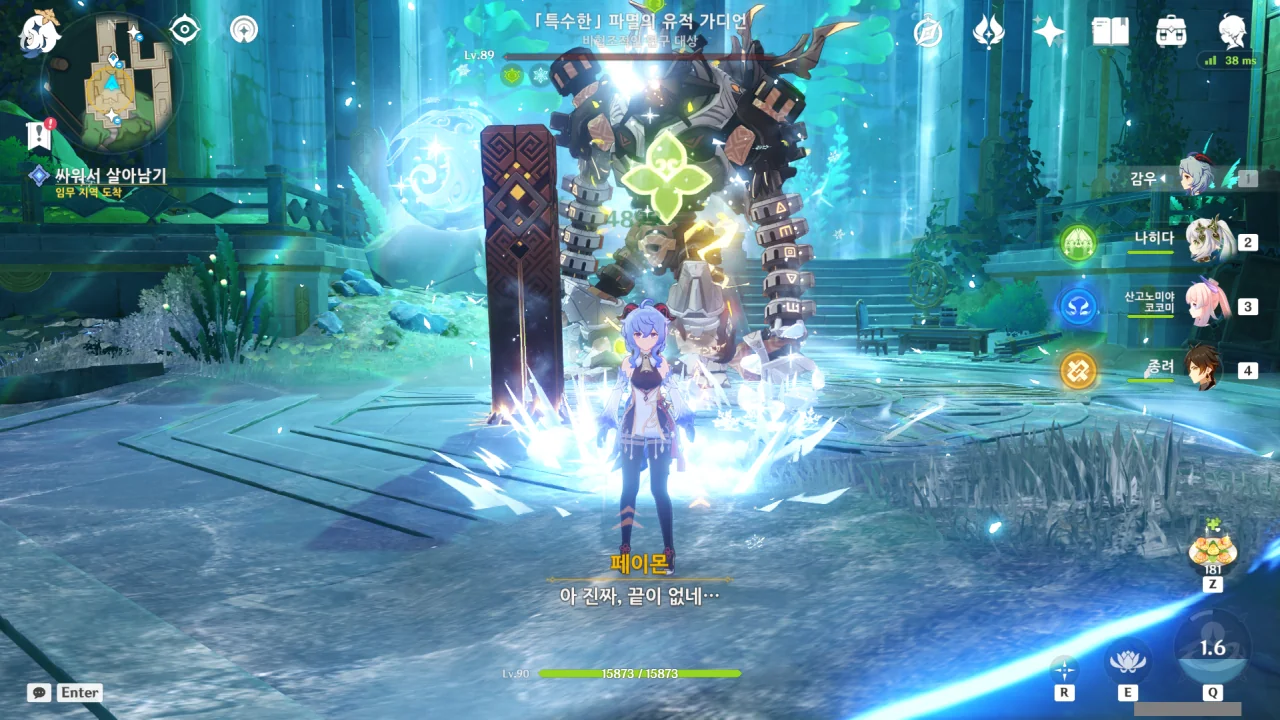Open the character profile icon
Image resolution: width=1280 pixels, height=720 pixels.
tap(1232, 32)
